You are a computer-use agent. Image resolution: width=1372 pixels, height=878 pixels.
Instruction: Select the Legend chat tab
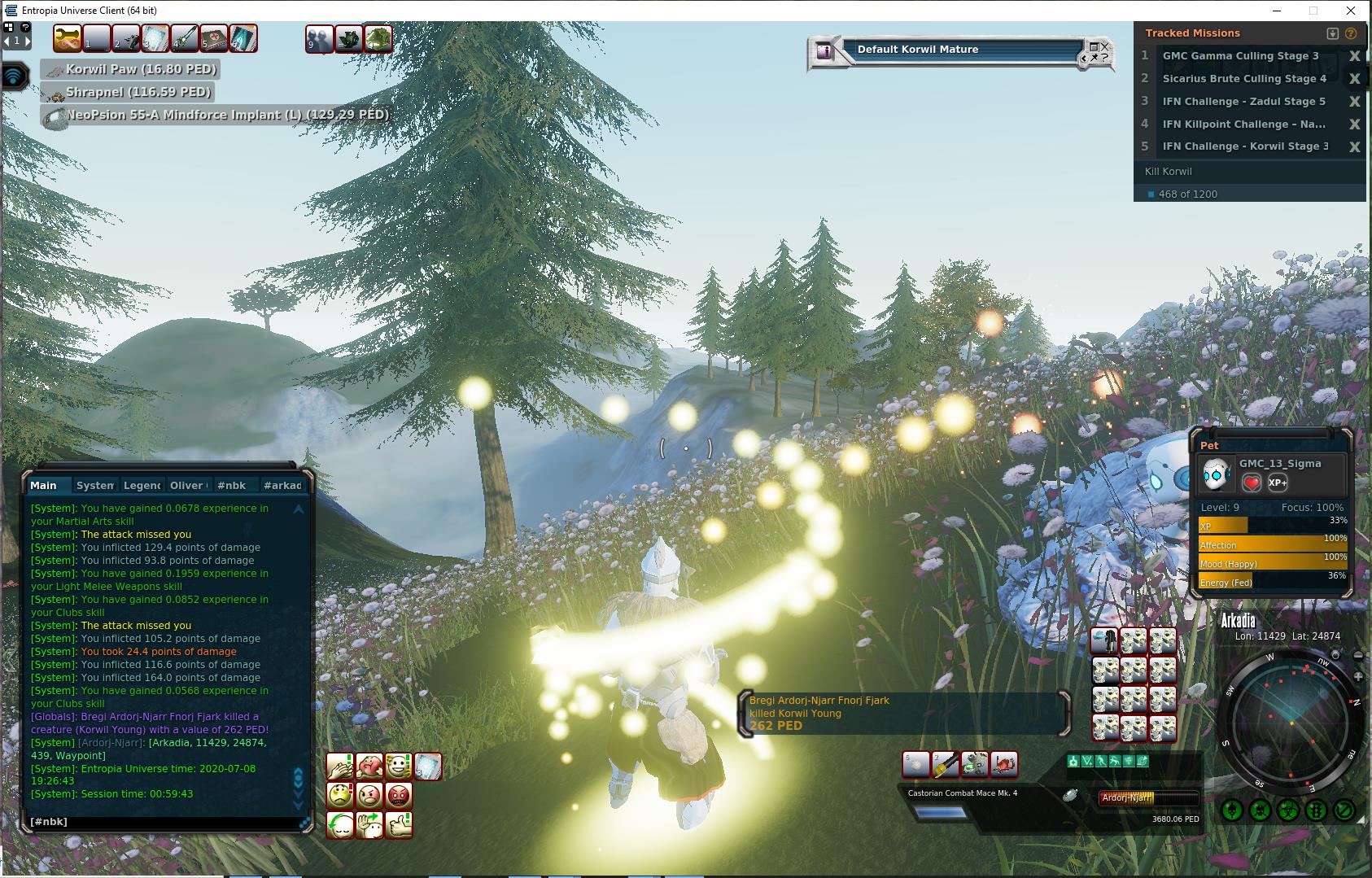[142, 485]
